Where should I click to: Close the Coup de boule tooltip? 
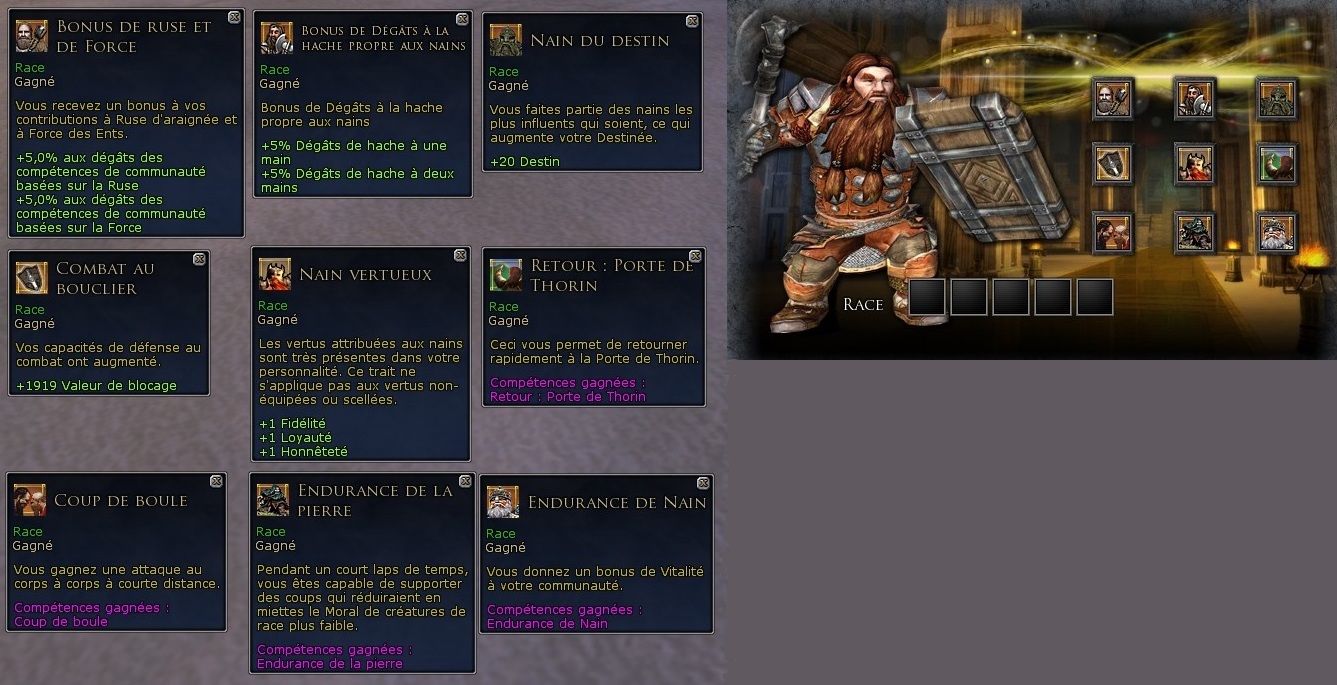pos(217,481)
